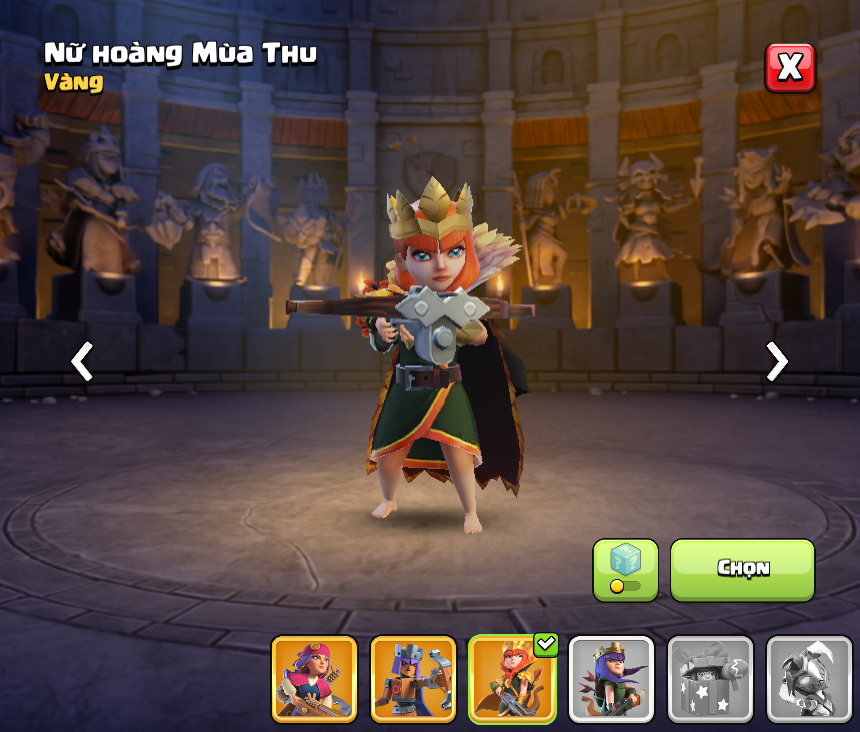Close the skin selection screen
The height and width of the screenshot is (732, 860).
click(790, 67)
